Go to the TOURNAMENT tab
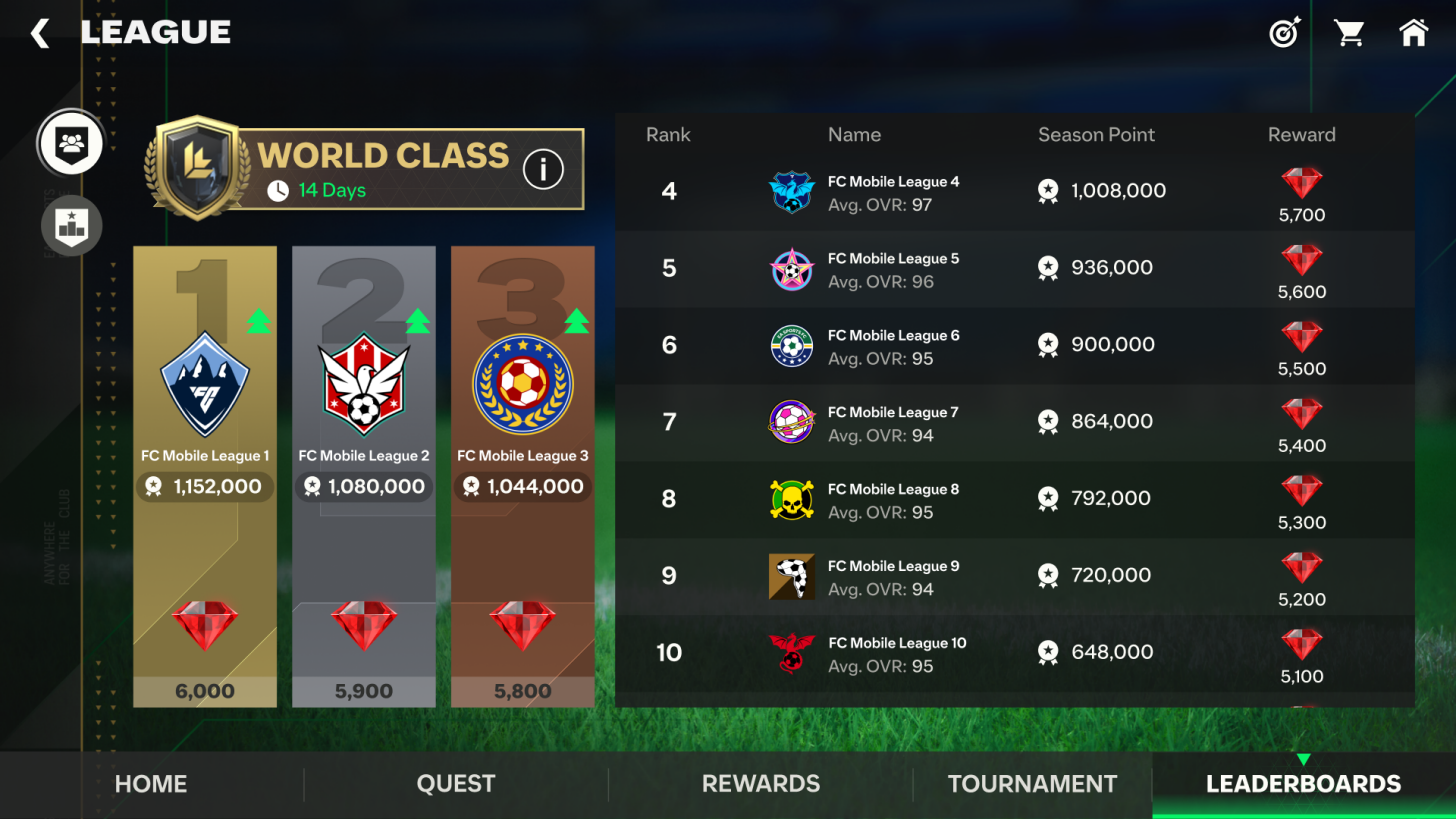The width and height of the screenshot is (1456, 819). pos(1030,784)
